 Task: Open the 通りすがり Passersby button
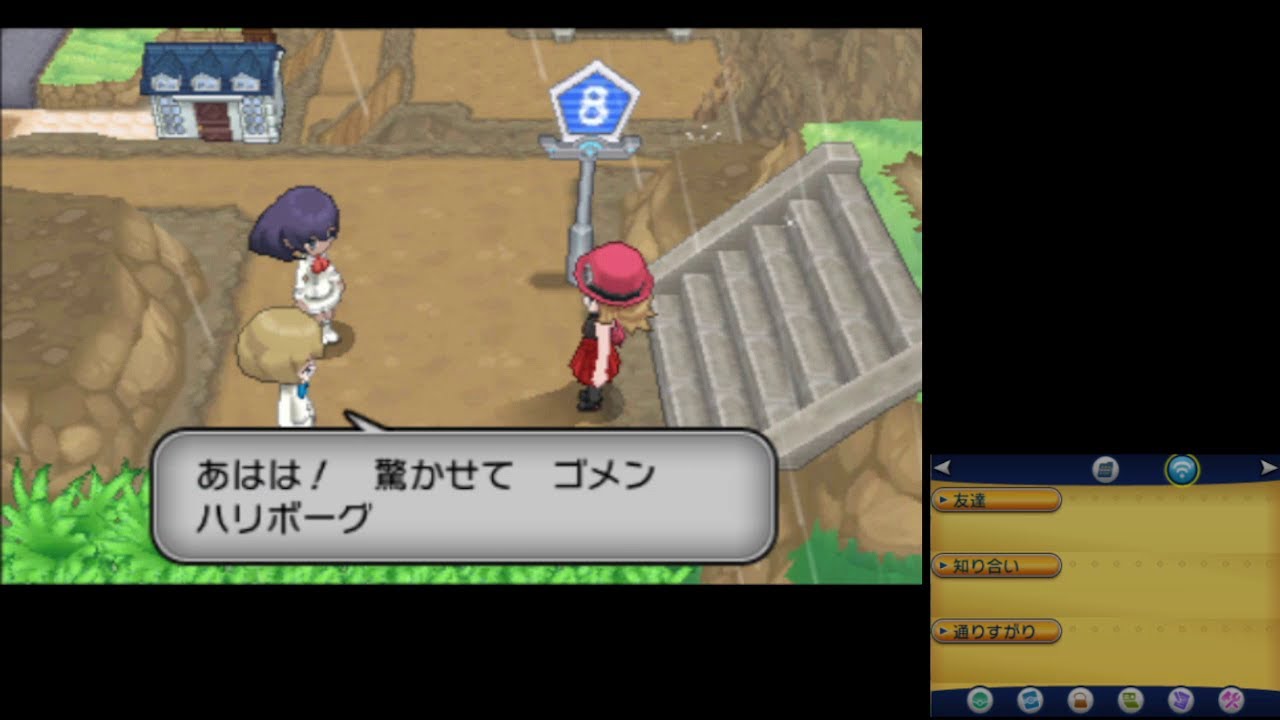(x=999, y=631)
